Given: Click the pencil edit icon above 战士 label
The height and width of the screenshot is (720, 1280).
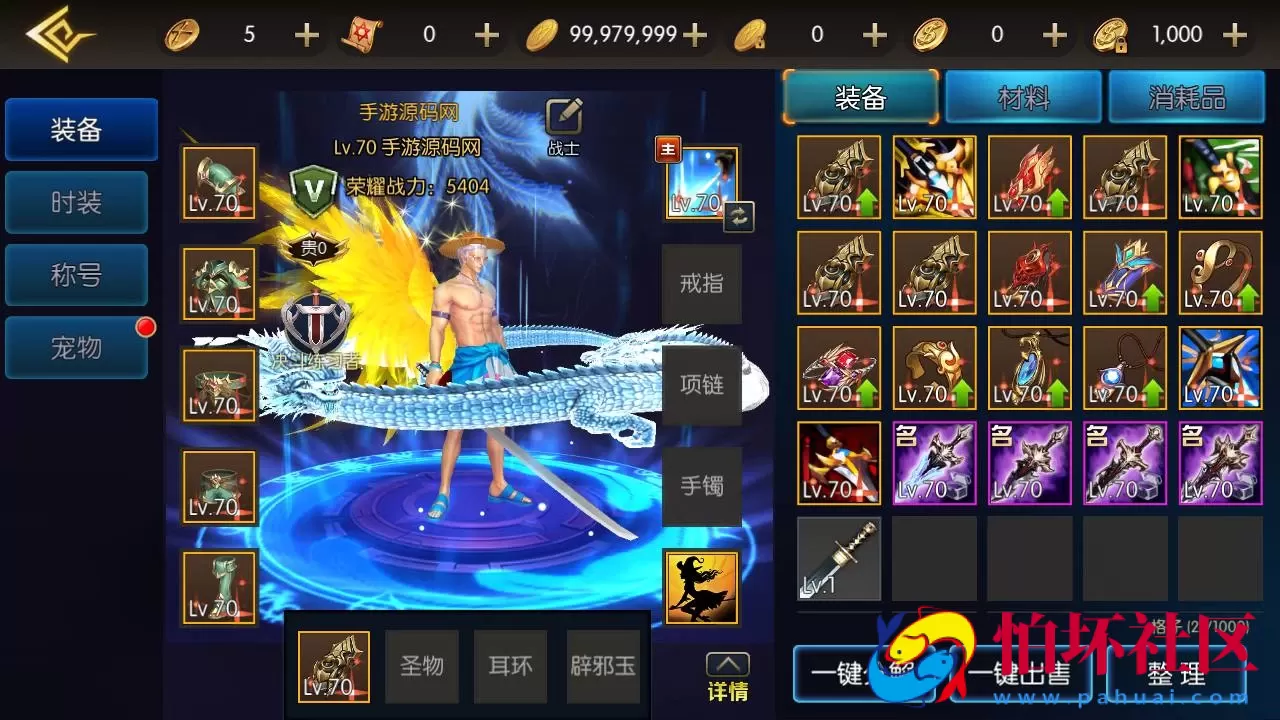Looking at the screenshot, I should point(563,115).
